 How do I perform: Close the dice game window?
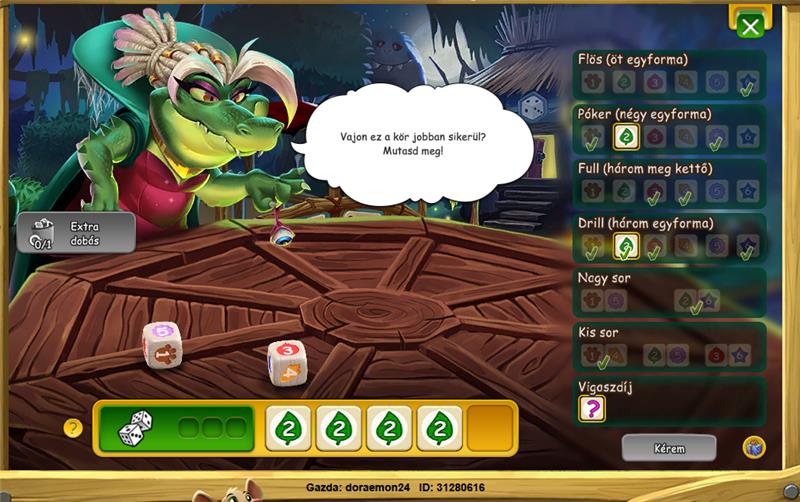click(x=749, y=25)
